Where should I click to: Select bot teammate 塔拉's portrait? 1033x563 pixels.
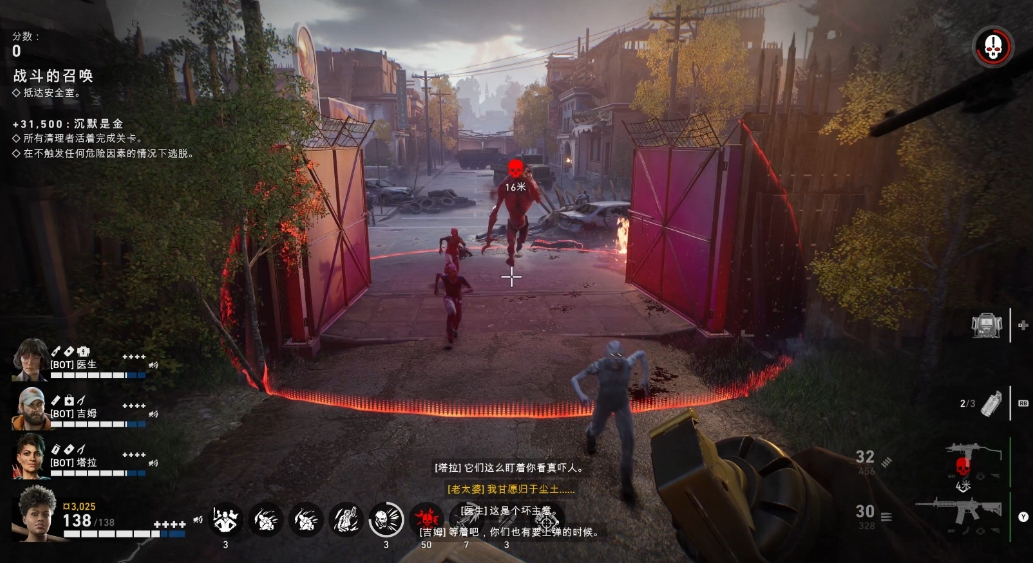tap(30, 455)
